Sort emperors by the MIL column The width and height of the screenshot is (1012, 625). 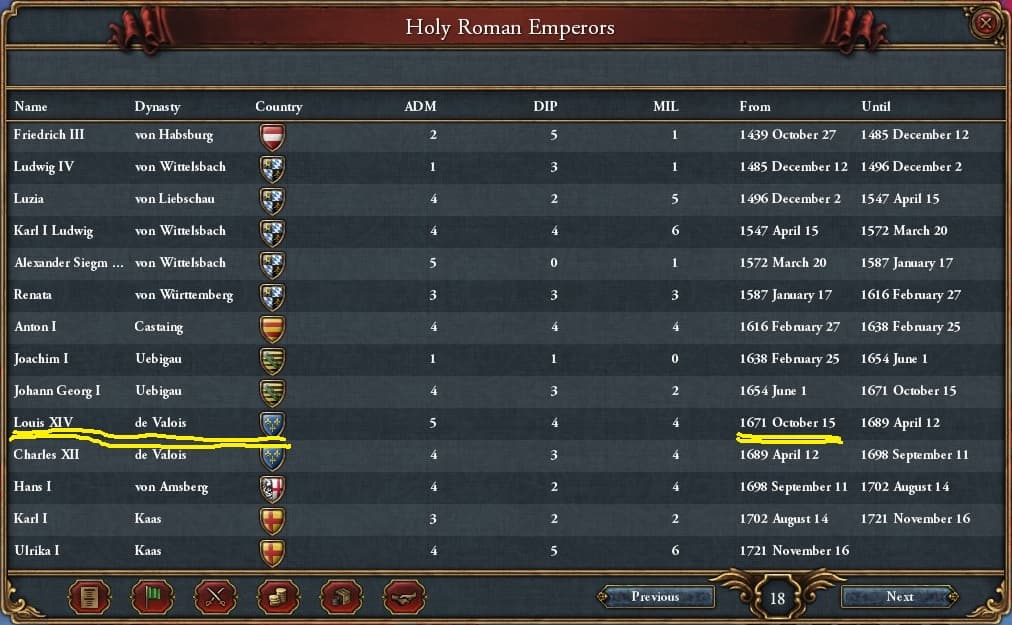(x=665, y=106)
